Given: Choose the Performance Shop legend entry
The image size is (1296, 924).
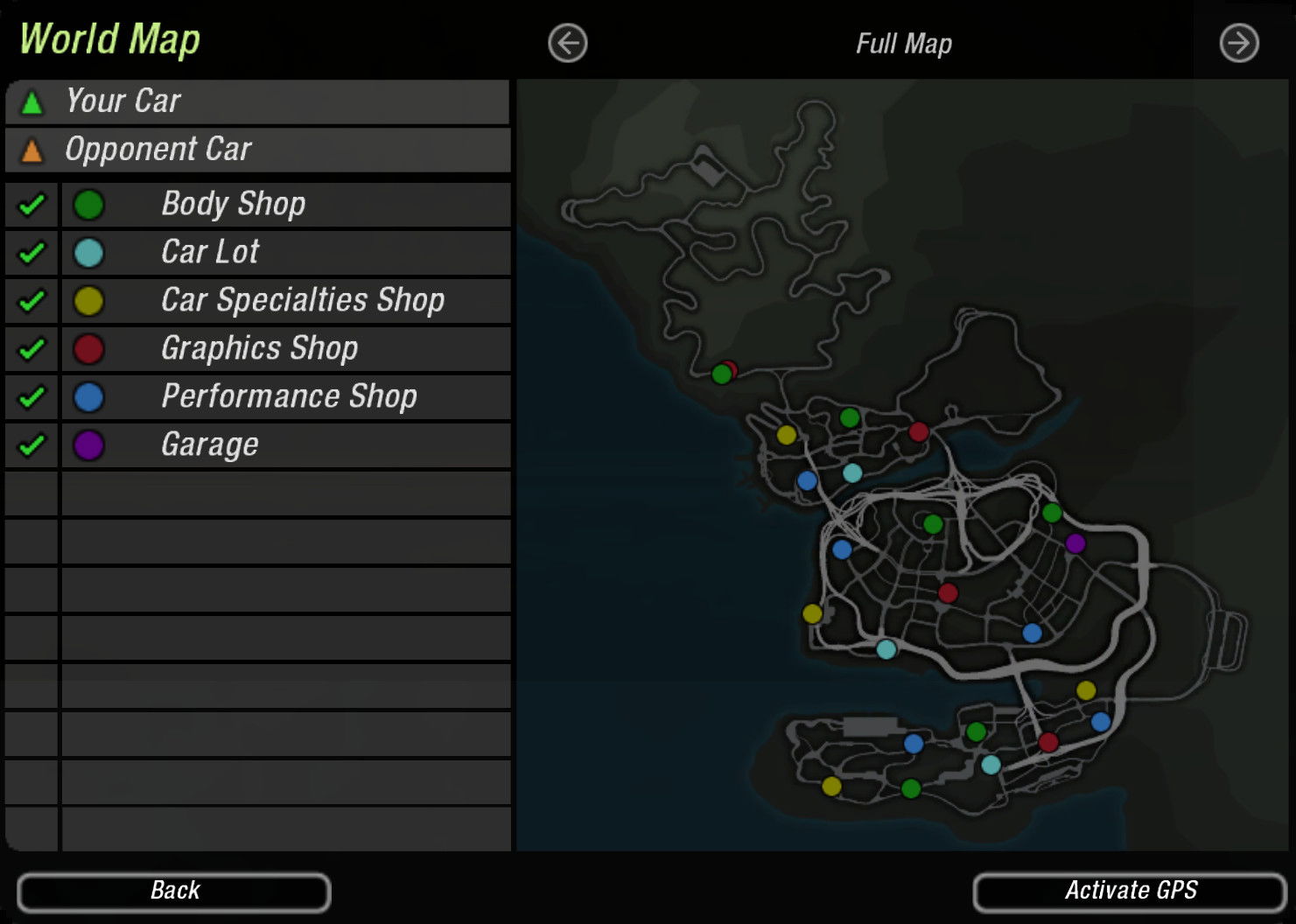Looking at the screenshot, I should pyautogui.click(x=285, y=397).
